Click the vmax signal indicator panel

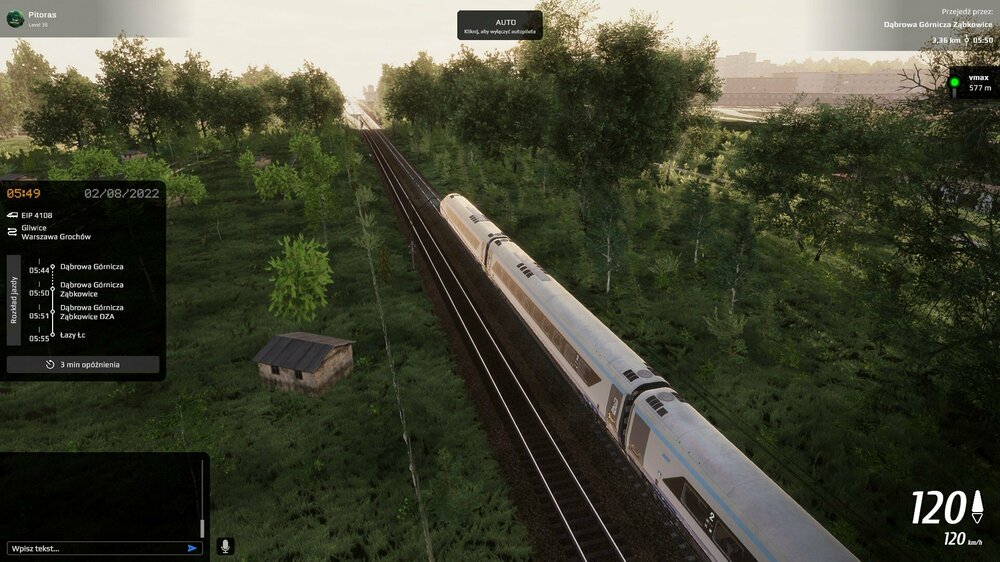point(972,83)
